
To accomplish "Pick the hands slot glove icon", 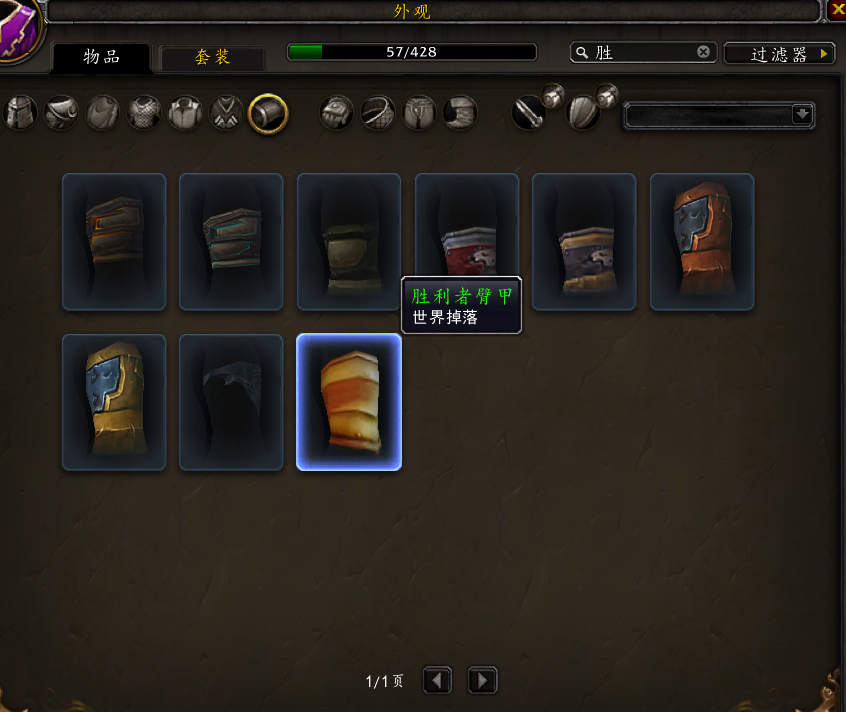I will click(337, 113).
